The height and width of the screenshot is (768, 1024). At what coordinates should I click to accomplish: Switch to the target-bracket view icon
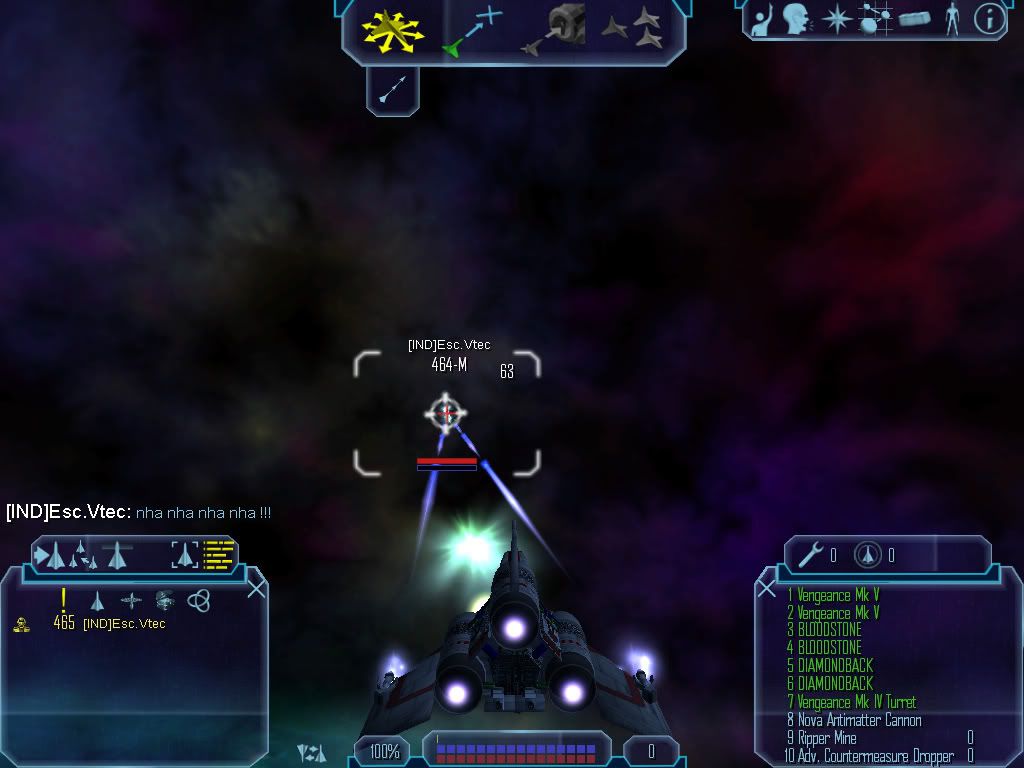[185, 553]
